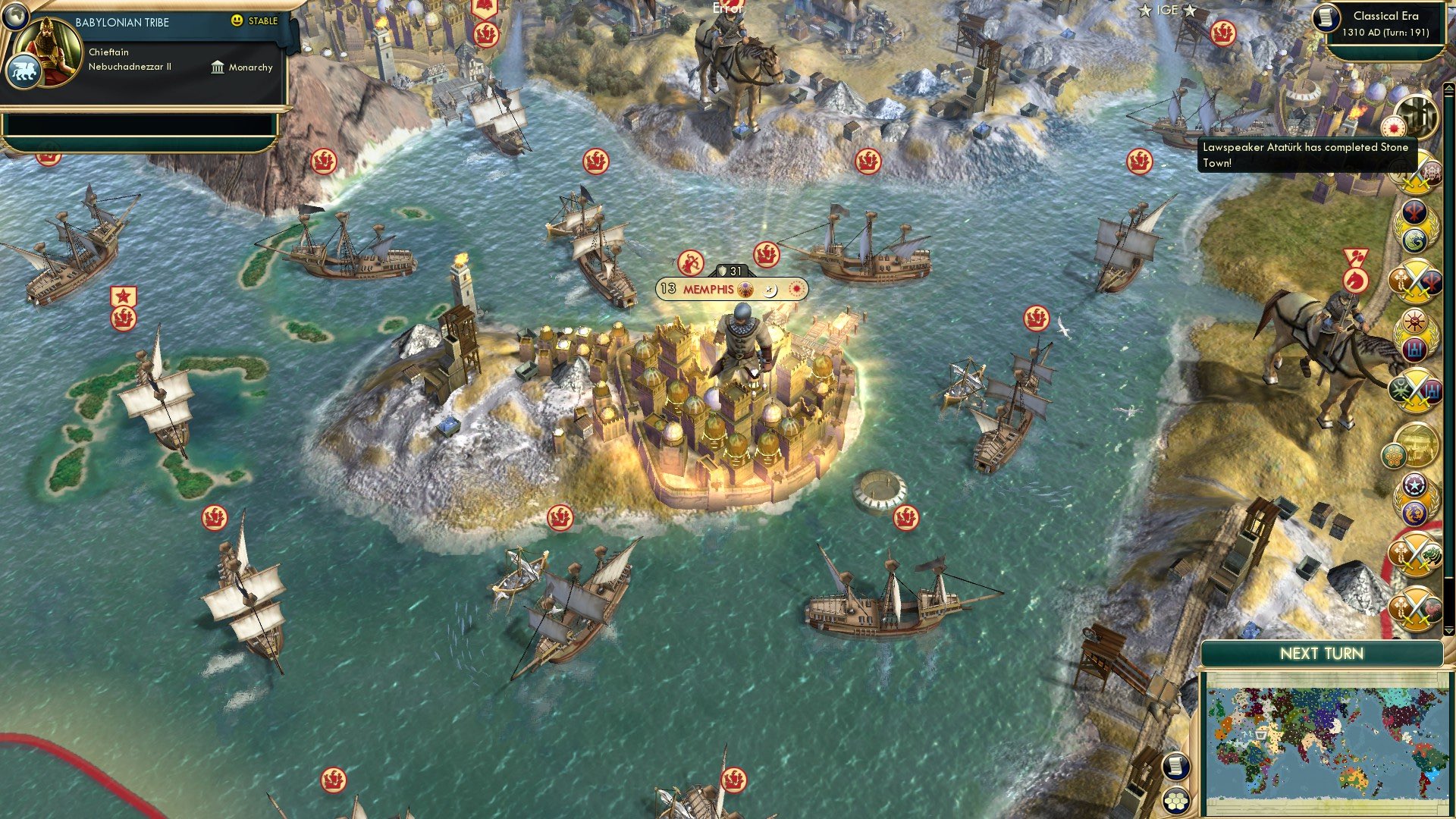Toggle the Memphis city growth indicator
The image size is (1456, 819).
[x=668, y=290]
